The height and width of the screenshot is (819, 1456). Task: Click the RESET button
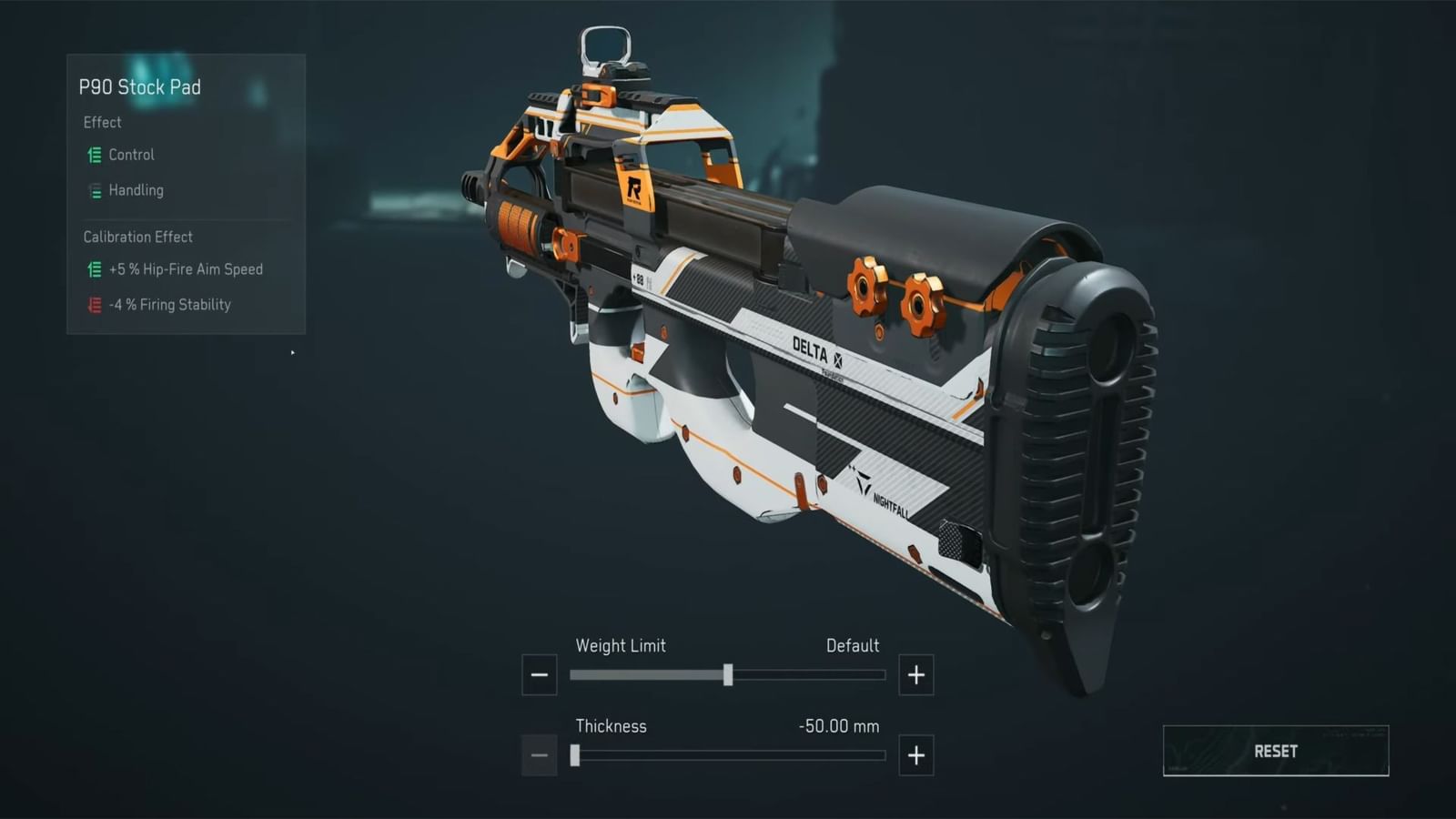pyautogui.click(x=1274, y=751)
